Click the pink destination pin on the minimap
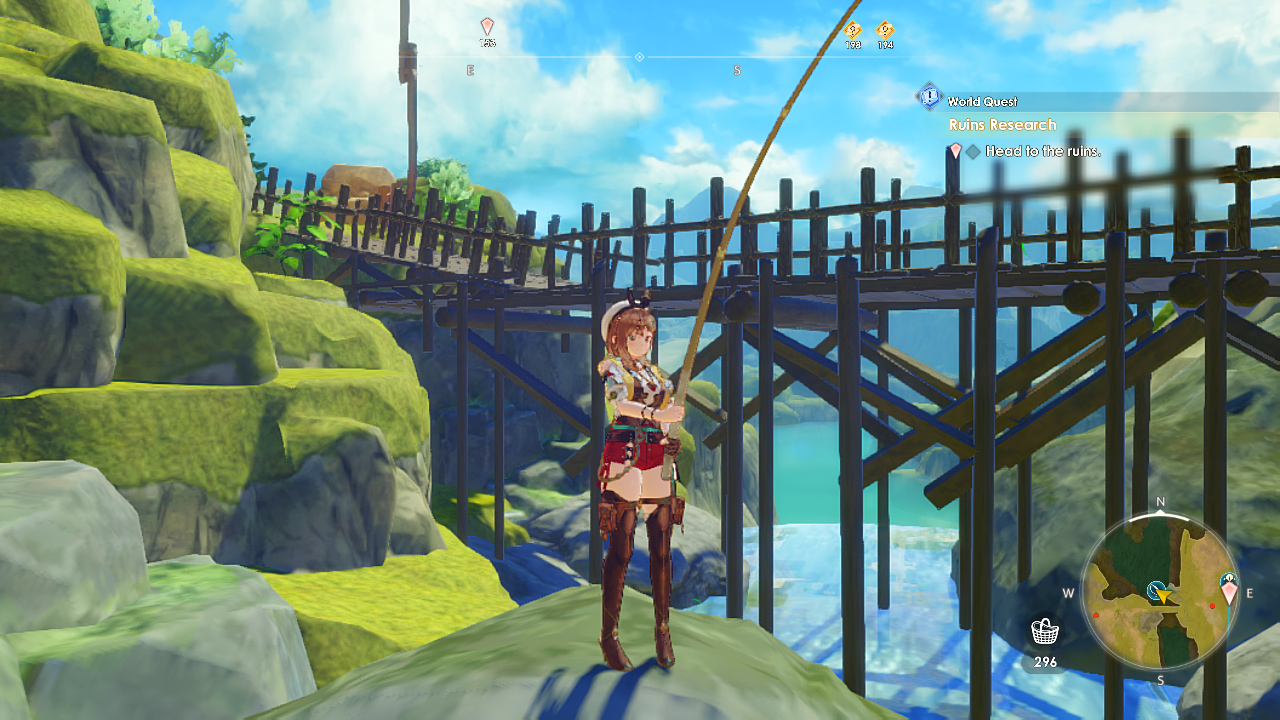The image size is (1280, 720). (x=1229, y=588)
